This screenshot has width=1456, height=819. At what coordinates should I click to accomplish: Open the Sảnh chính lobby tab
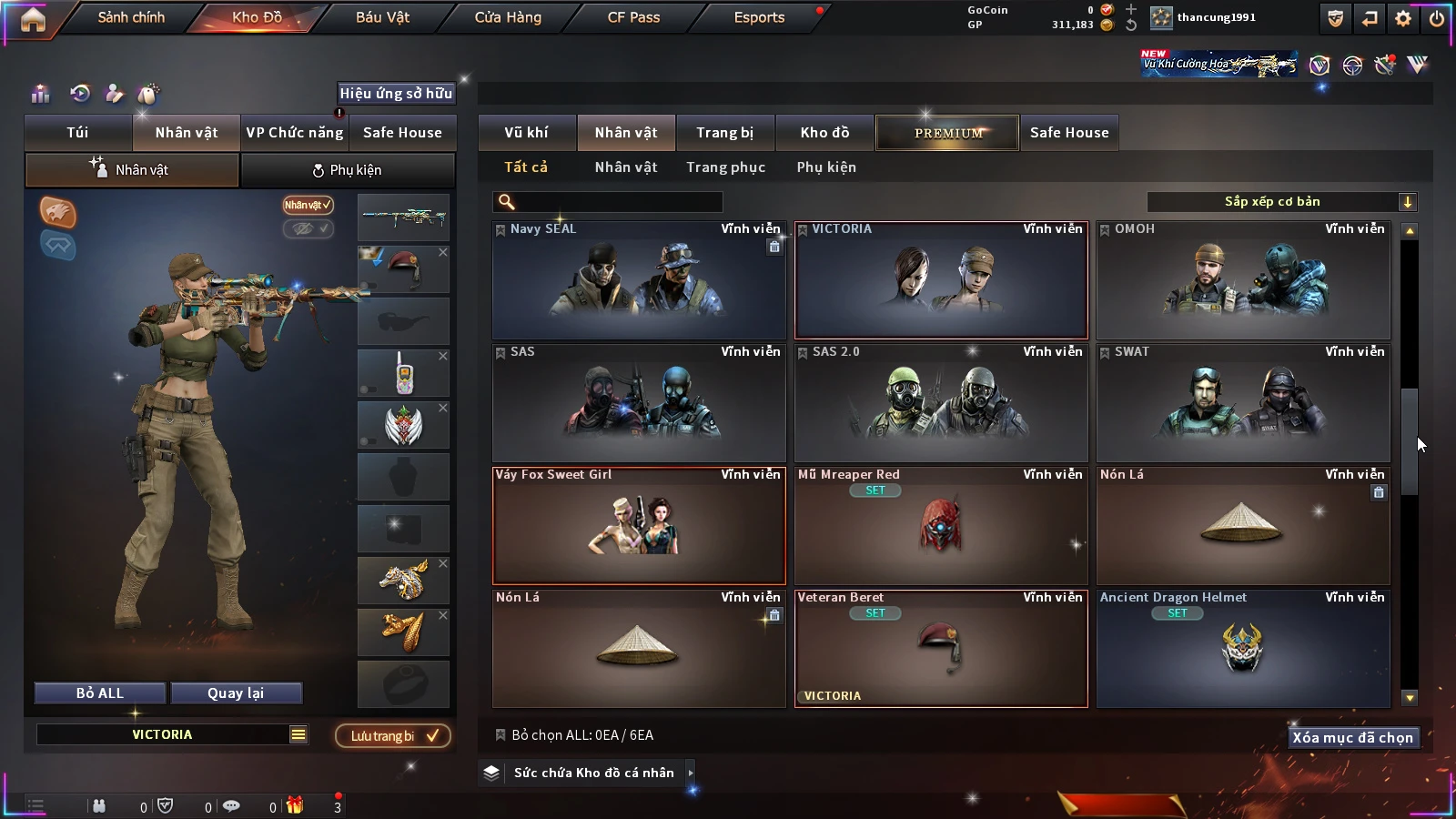pyautogui.click(x=131, y=17)
